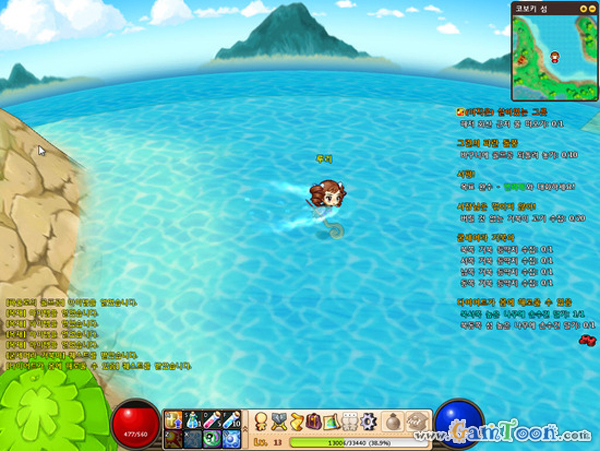Activate the green swirl skill slot

tap(211, 438)
